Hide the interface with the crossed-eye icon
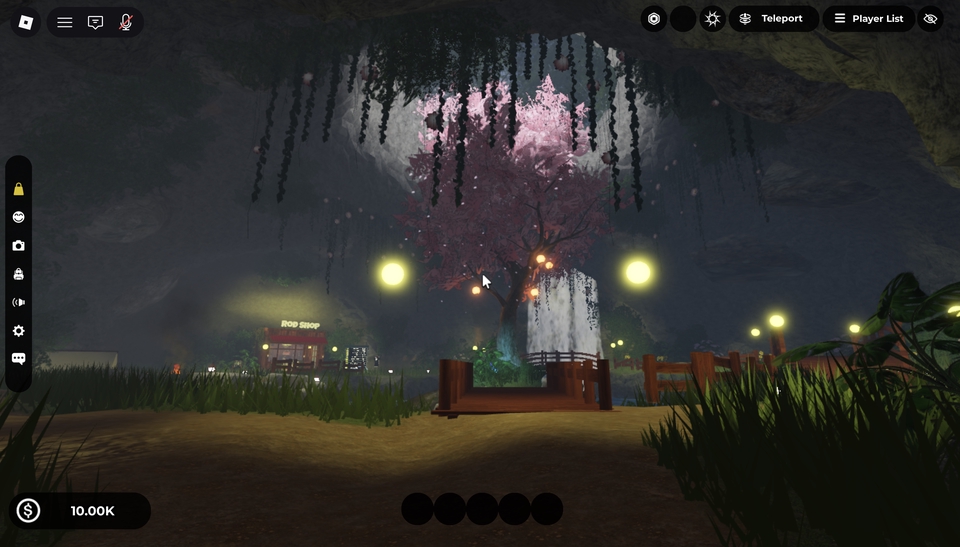960x547 pixels. tap(930, 19)
